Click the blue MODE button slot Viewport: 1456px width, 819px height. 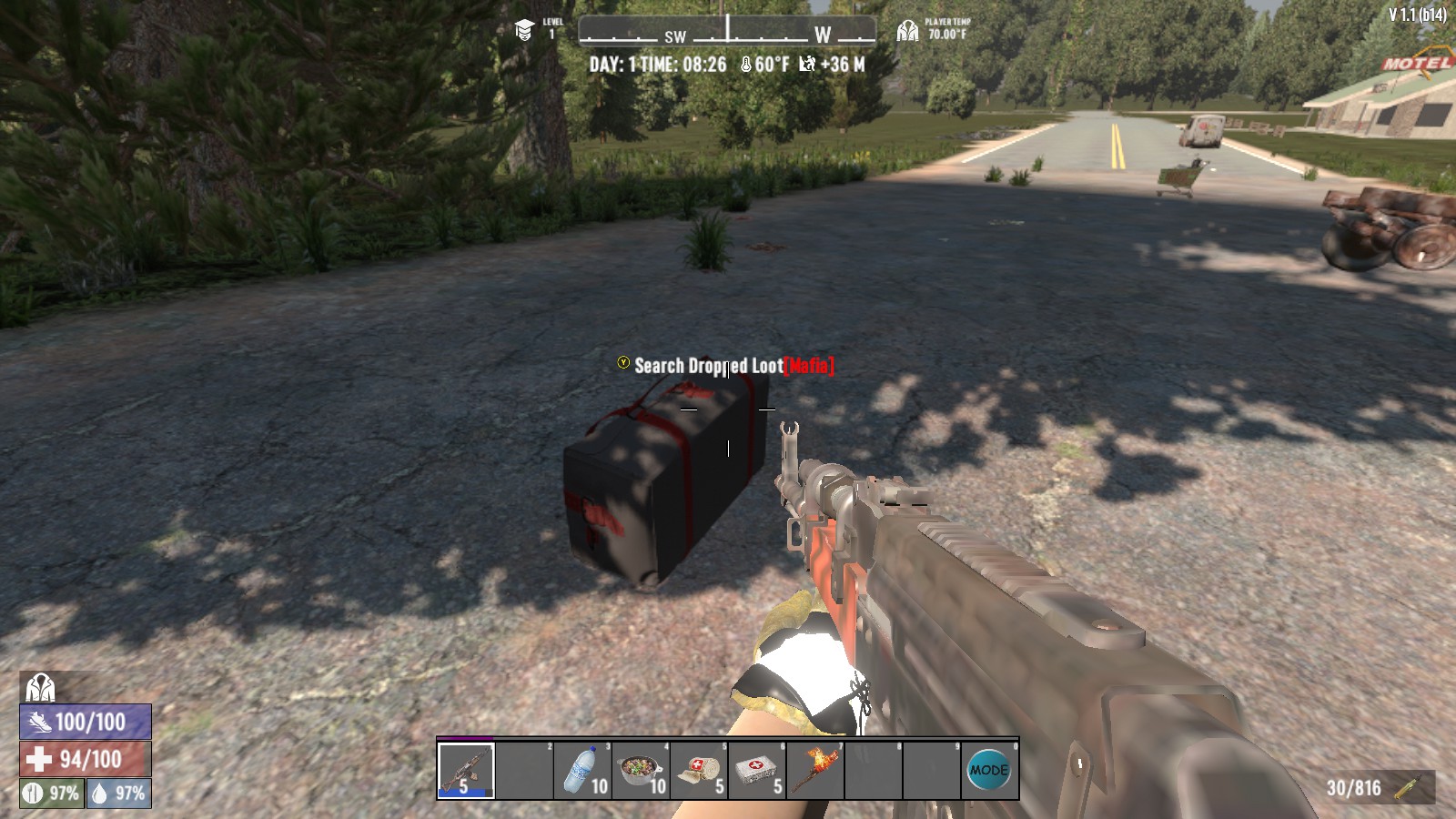point(989,771)
